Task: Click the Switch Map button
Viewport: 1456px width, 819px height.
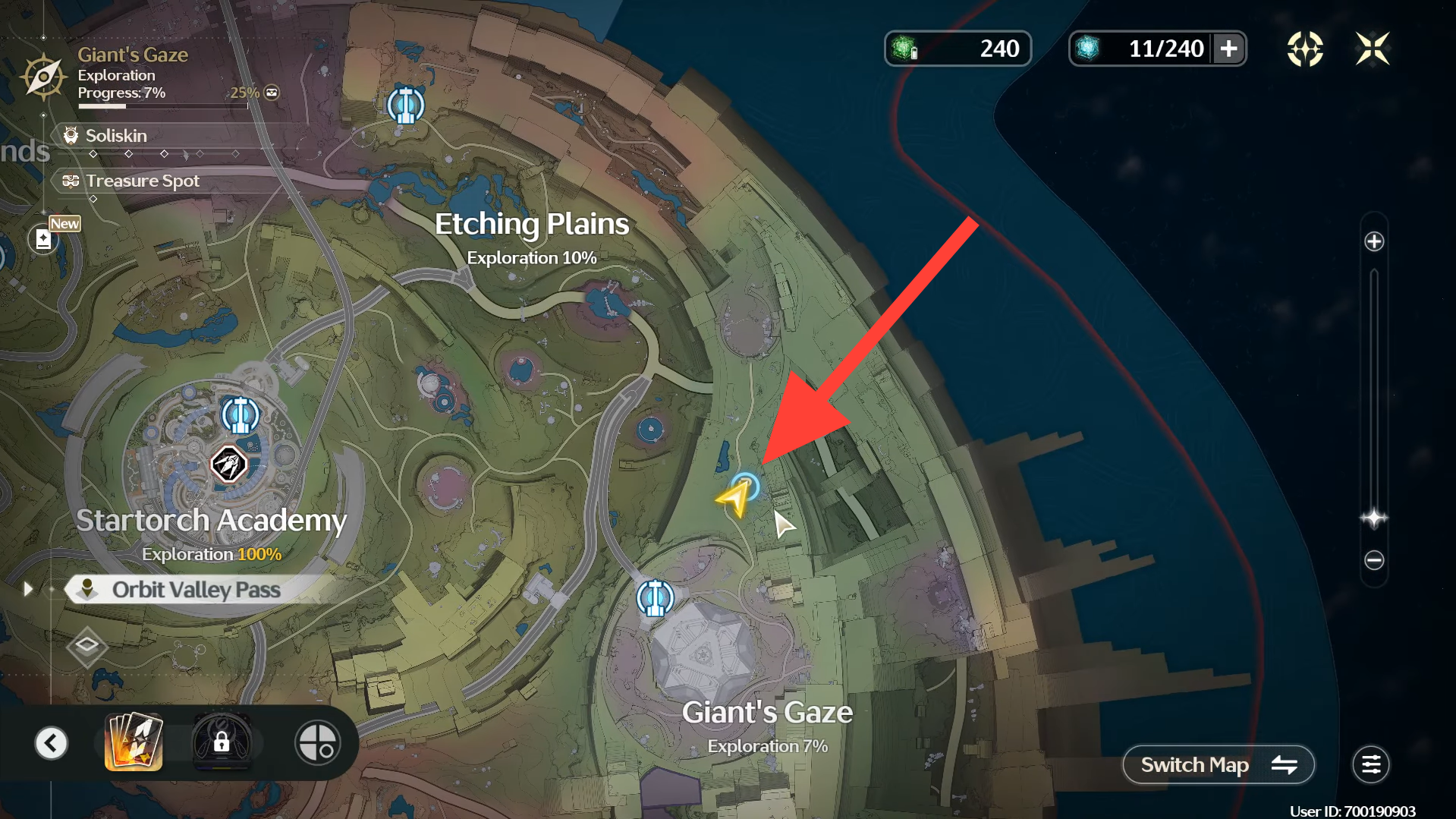Action: coord(1218,764)
